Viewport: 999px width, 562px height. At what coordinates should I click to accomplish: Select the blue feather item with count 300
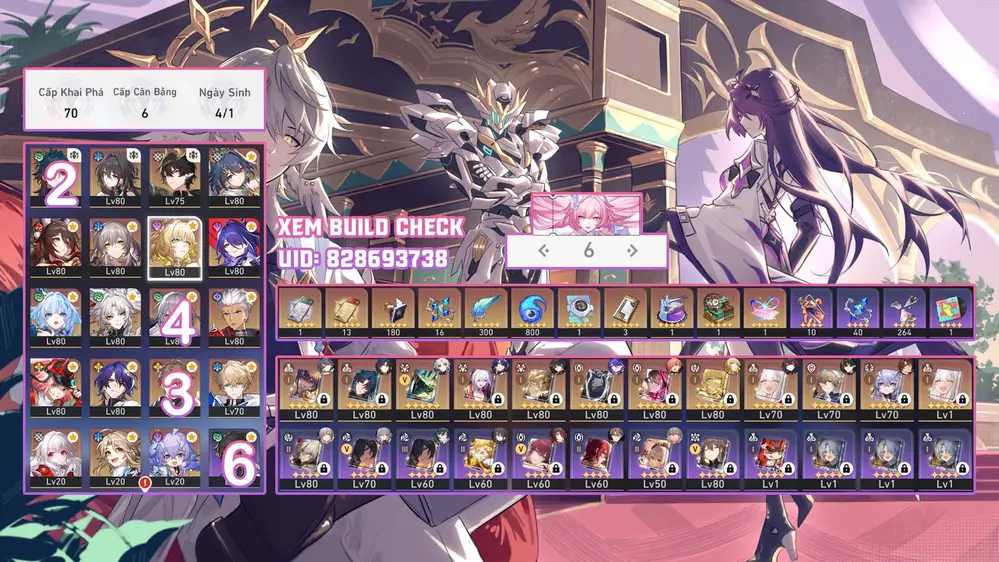point(484,312)
